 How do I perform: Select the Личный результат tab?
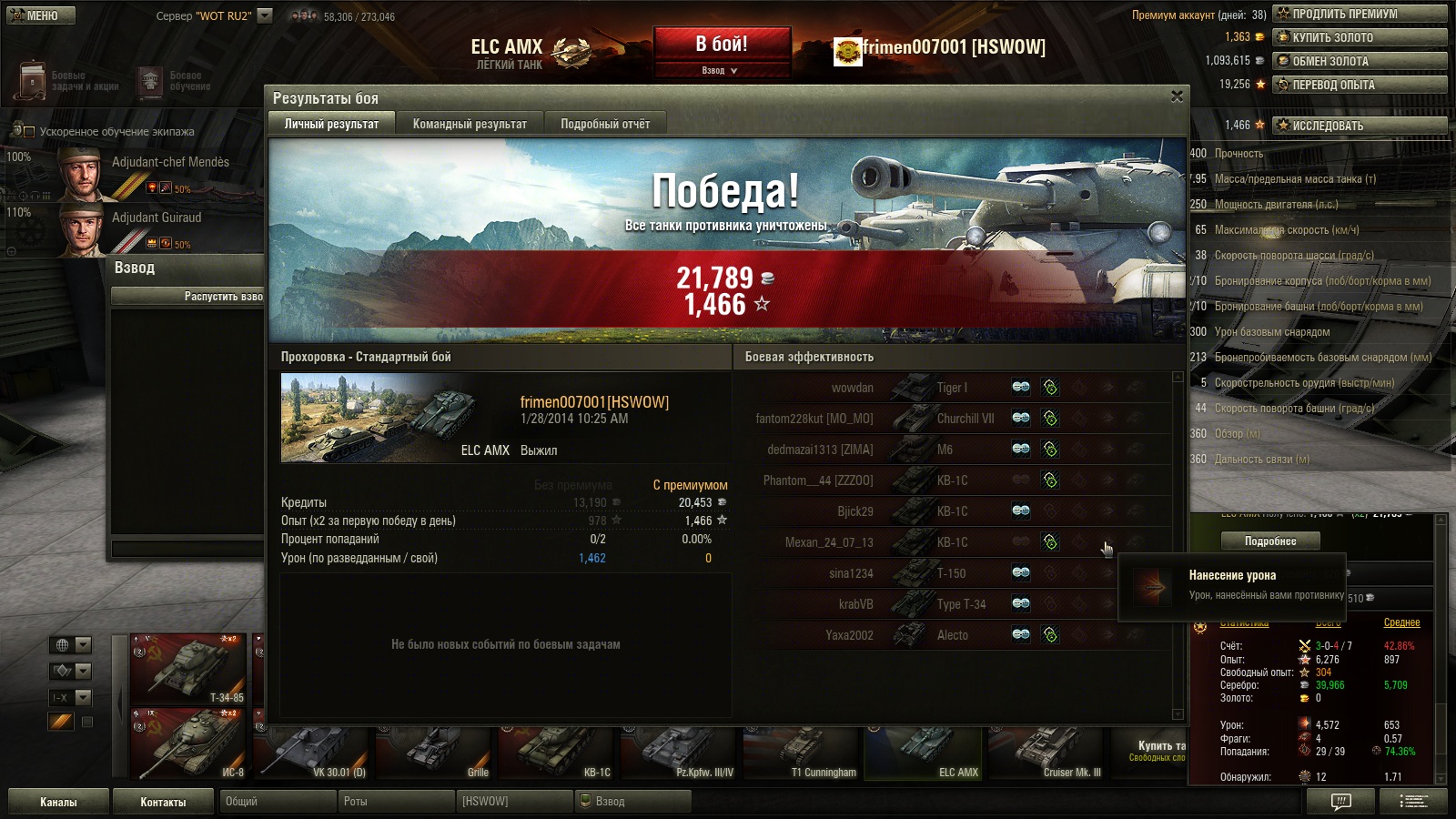331,124
